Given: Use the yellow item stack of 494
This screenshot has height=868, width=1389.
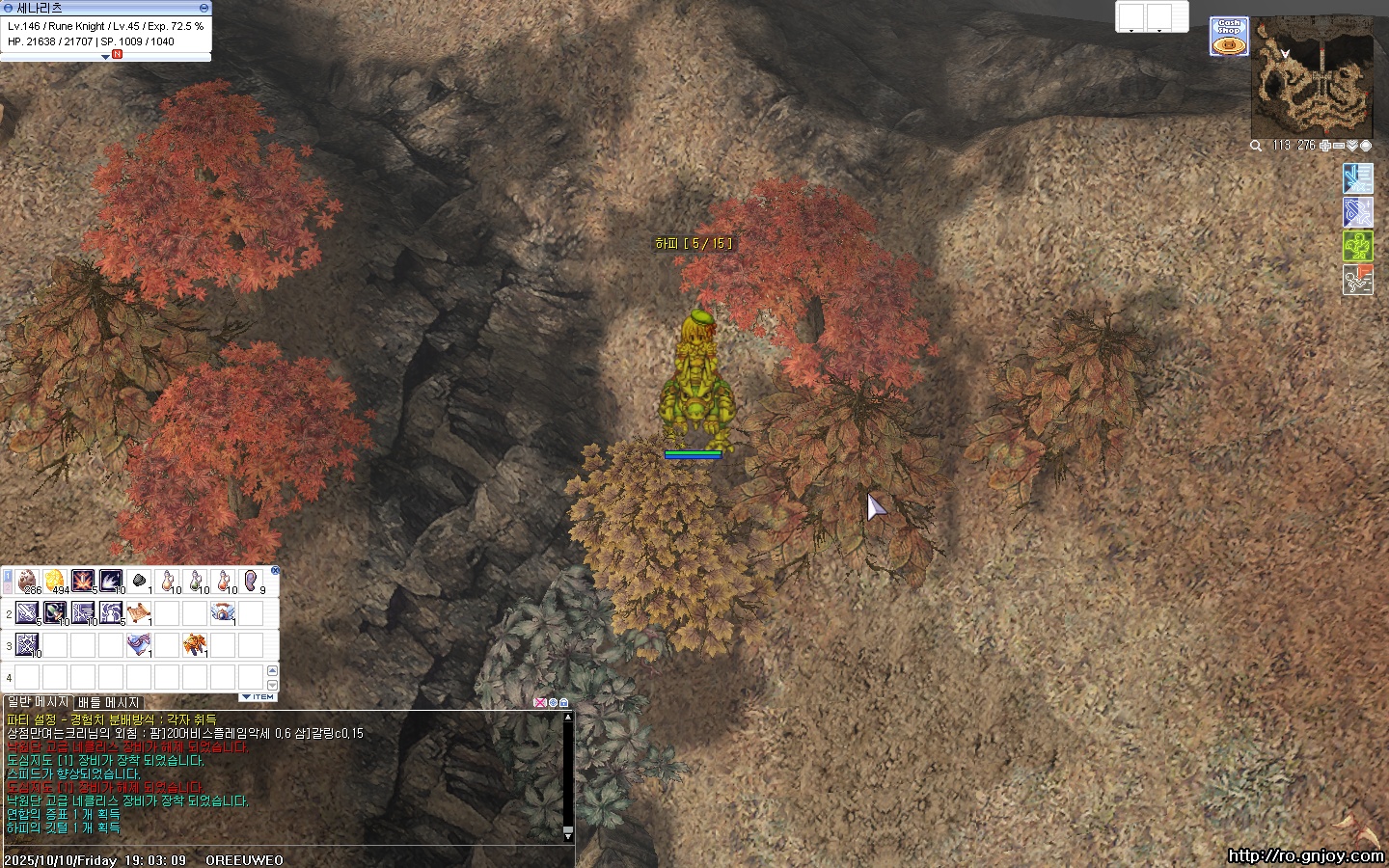Looking at the screenshot, I should [x=56, y=582].
